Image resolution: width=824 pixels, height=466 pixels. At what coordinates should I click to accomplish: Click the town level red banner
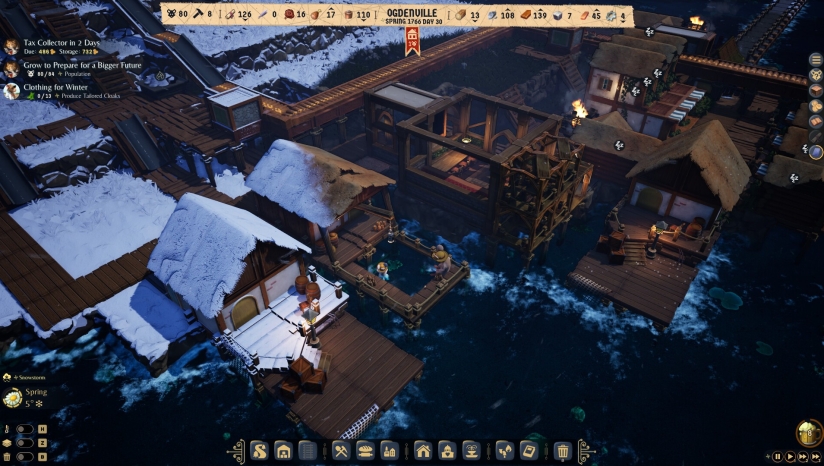click(412, 41)
